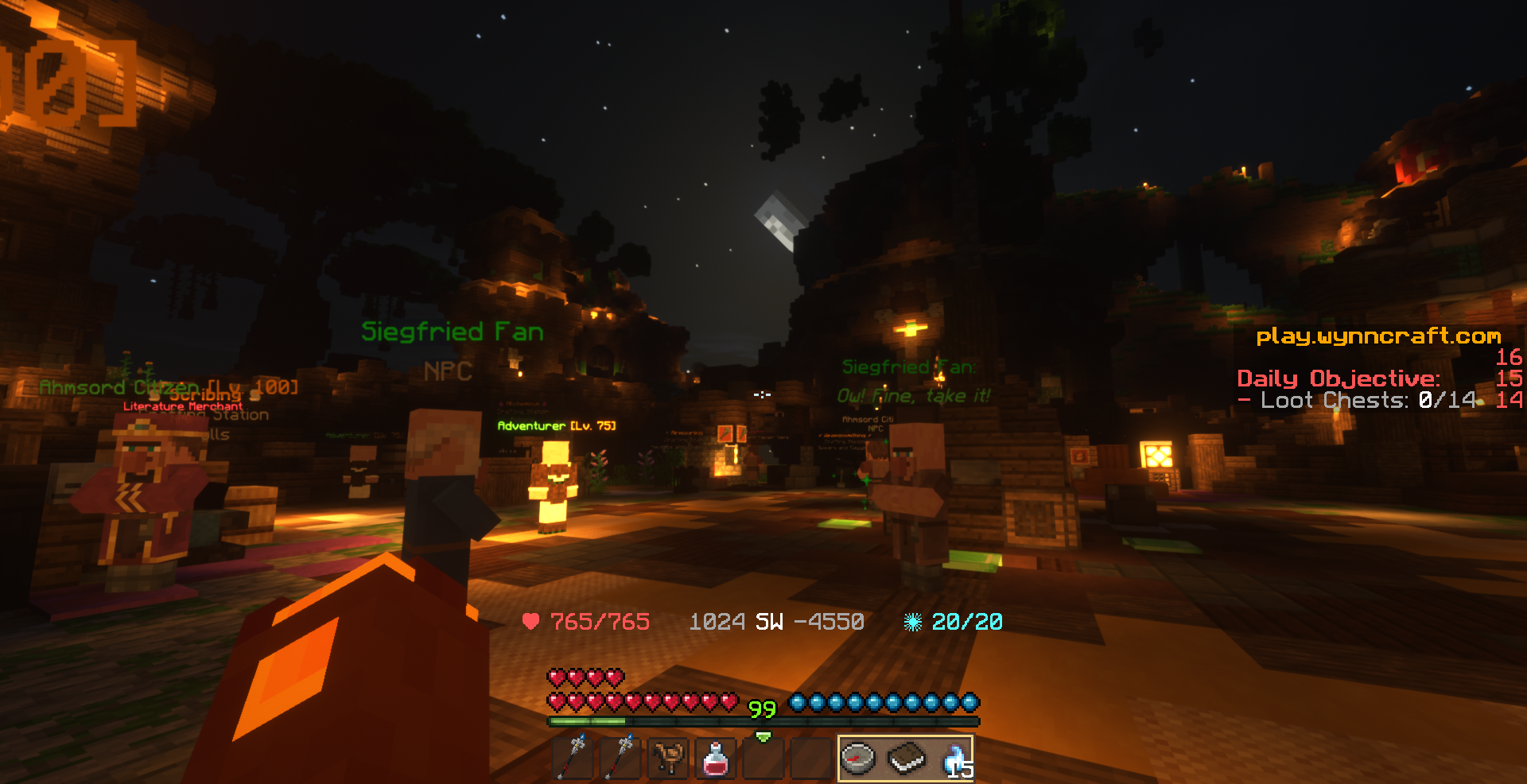1527x784 pixels.
Task: Select the red health potion slot
Action: (716, 758)
